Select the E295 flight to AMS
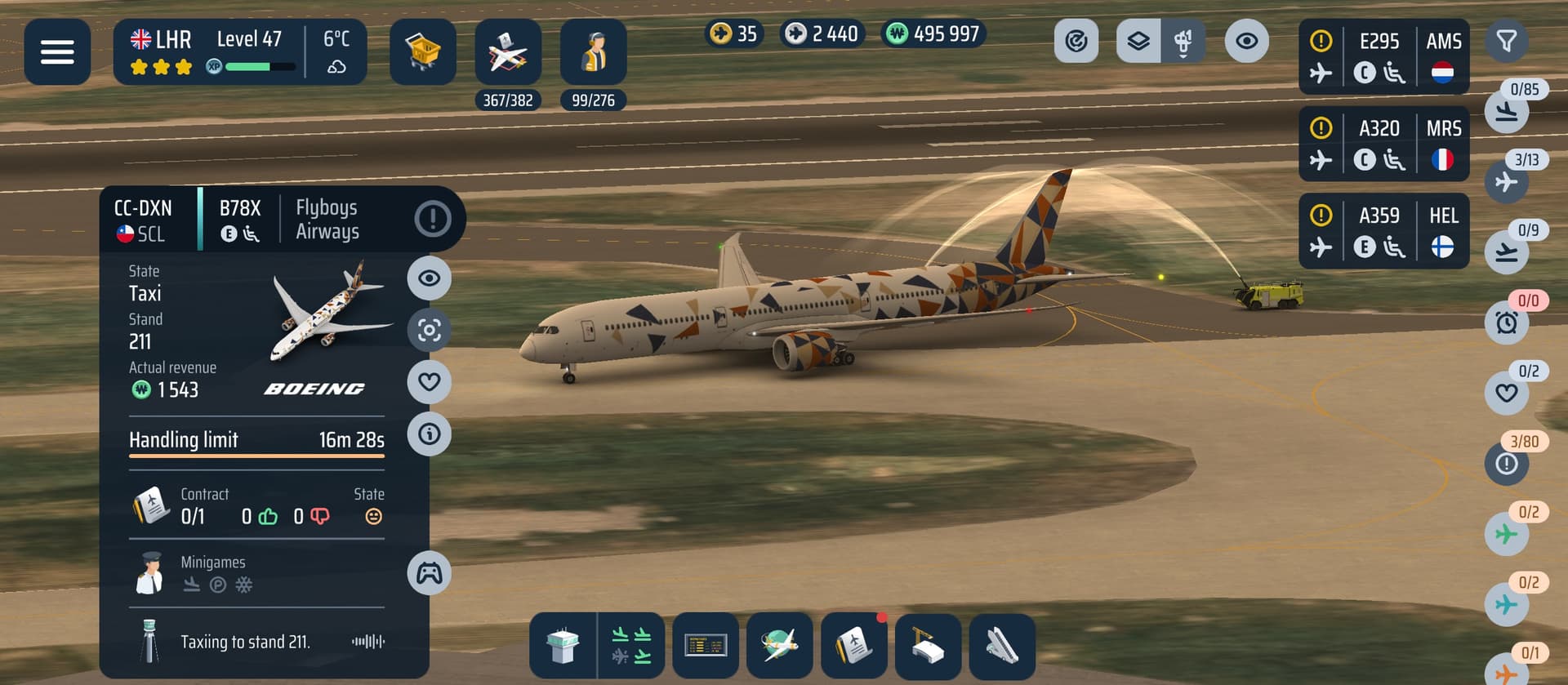1568x685 pixels. (1383, 57)
